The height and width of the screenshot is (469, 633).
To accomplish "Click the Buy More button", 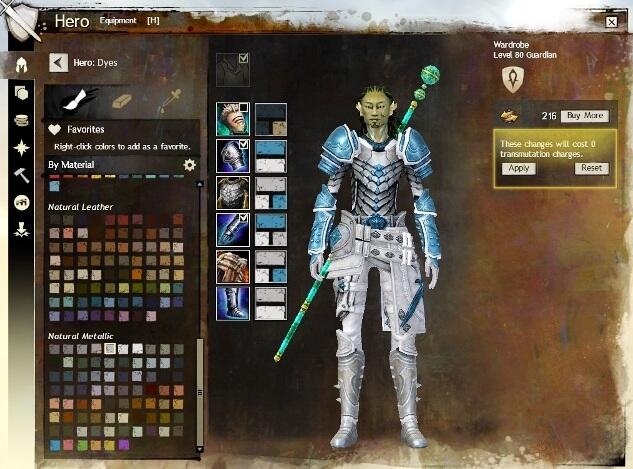I will (x=584, y=116).
